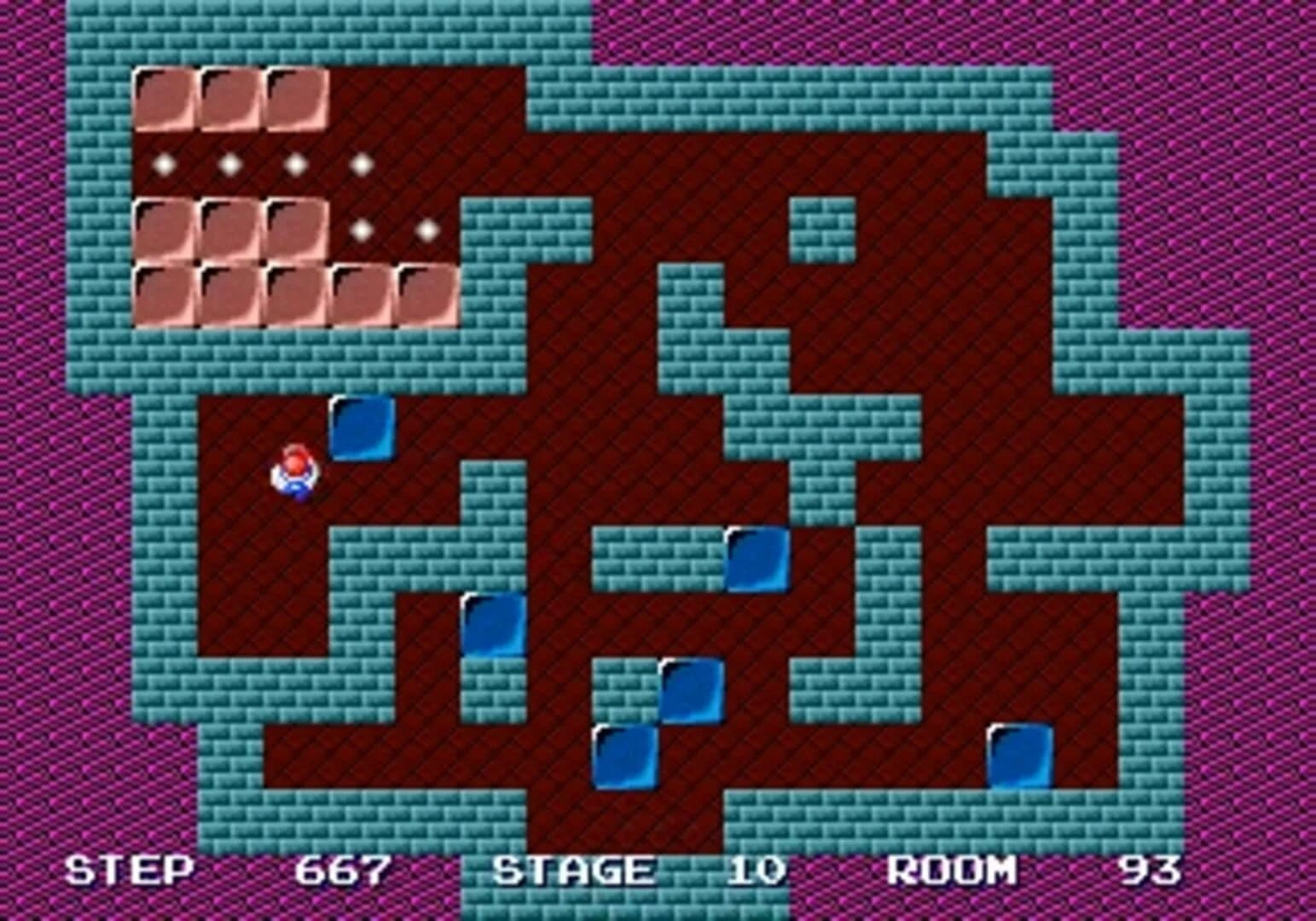Select the lower diagonal gem near bottom center
1316x921 pixels.
pyautogui.click(x=626, y=757)
